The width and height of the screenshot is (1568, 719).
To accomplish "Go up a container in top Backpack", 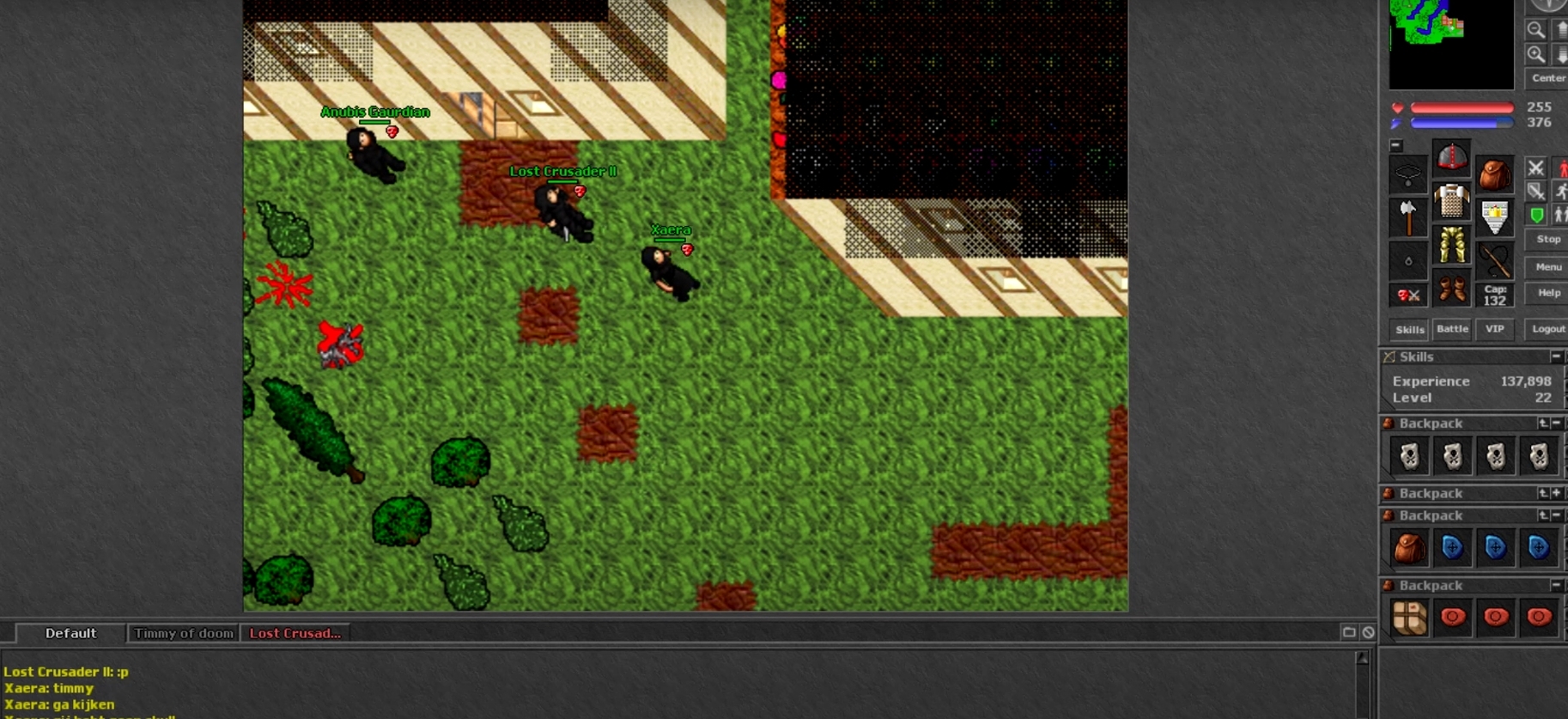I will coord(1543,423).
